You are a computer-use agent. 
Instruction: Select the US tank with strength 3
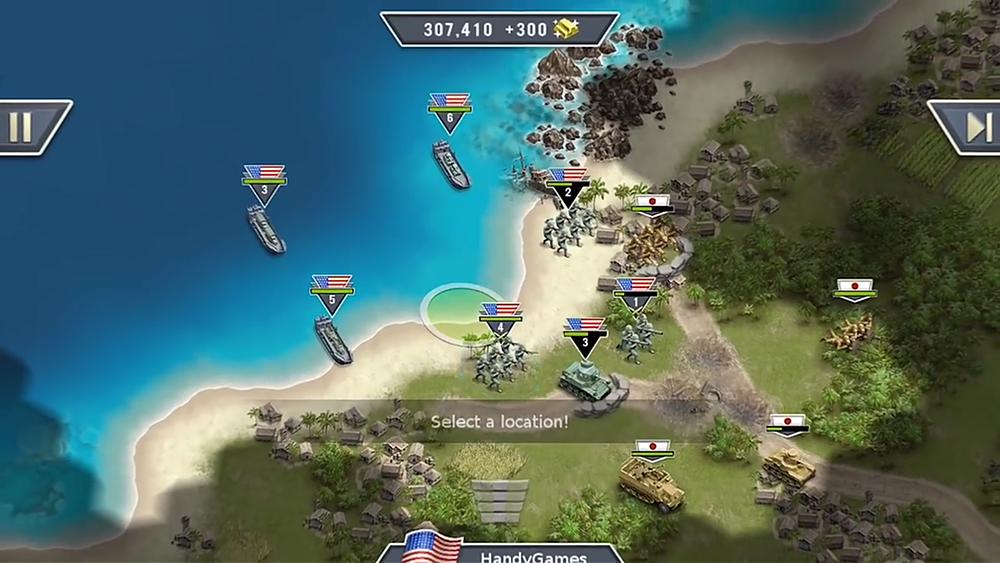click(x=583, y=375)
